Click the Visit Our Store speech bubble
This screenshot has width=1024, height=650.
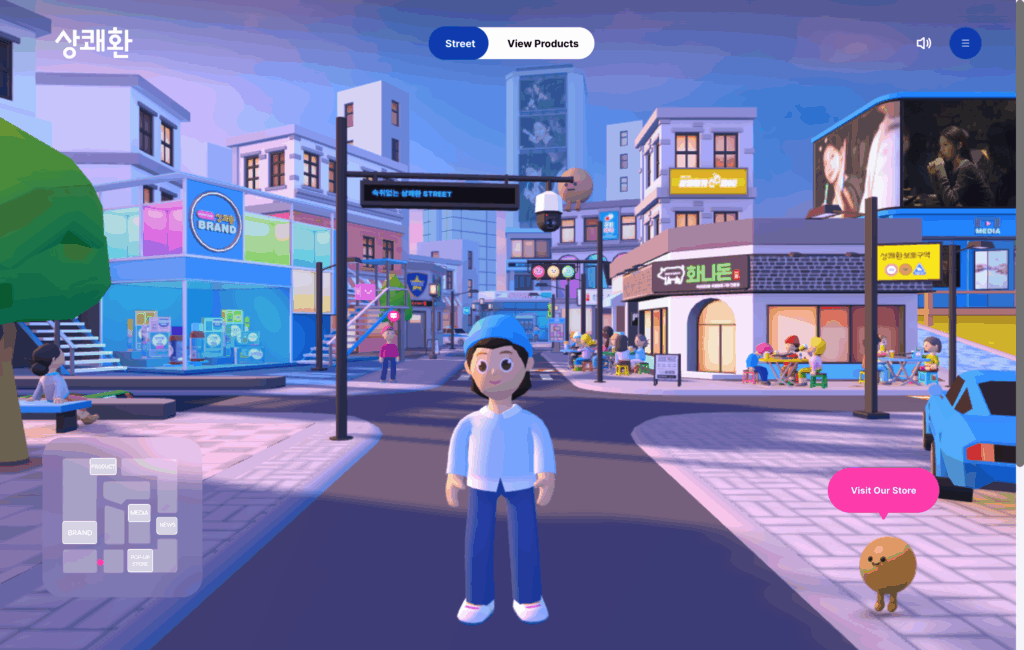tap(883, 490)
